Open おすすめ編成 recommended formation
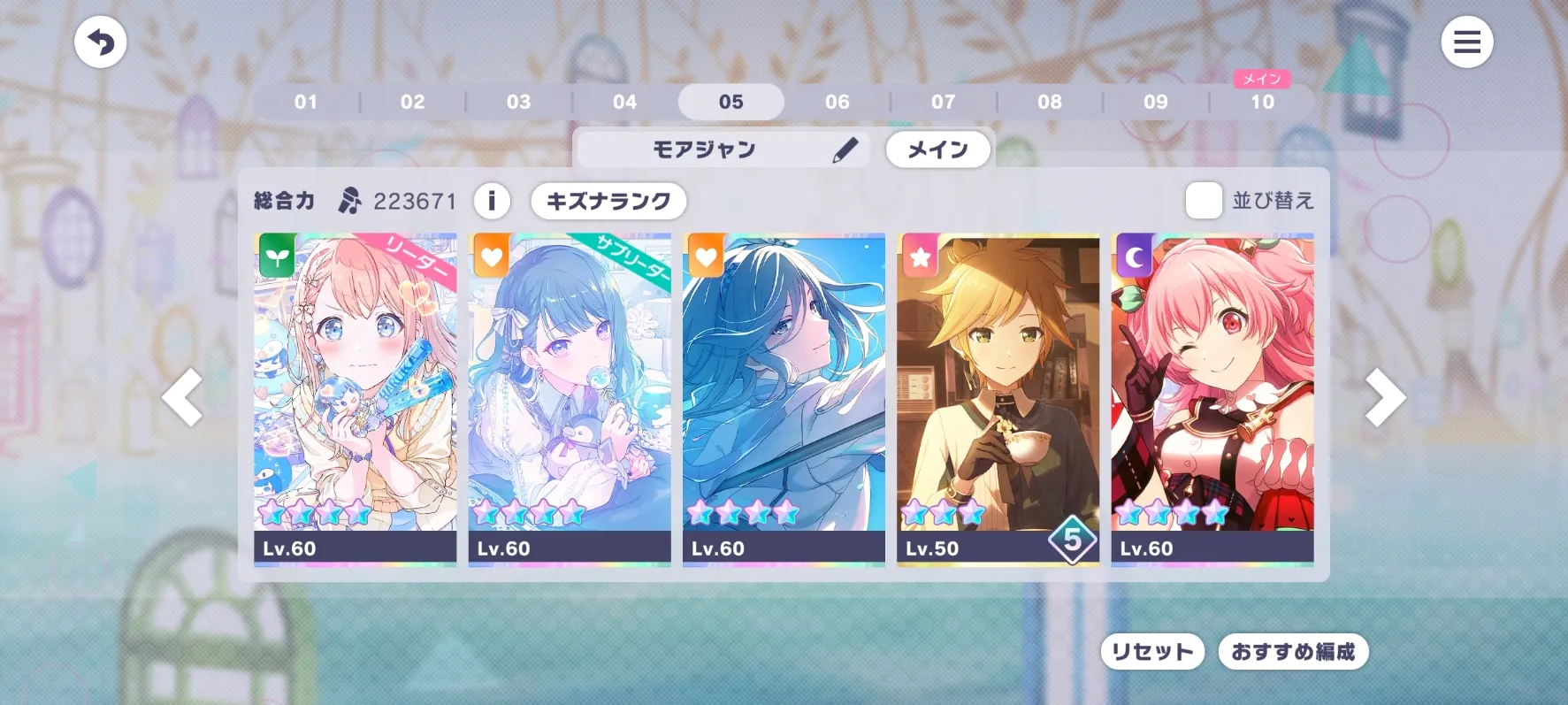This screenshot has height=705, width=1568. [1293, 652]
